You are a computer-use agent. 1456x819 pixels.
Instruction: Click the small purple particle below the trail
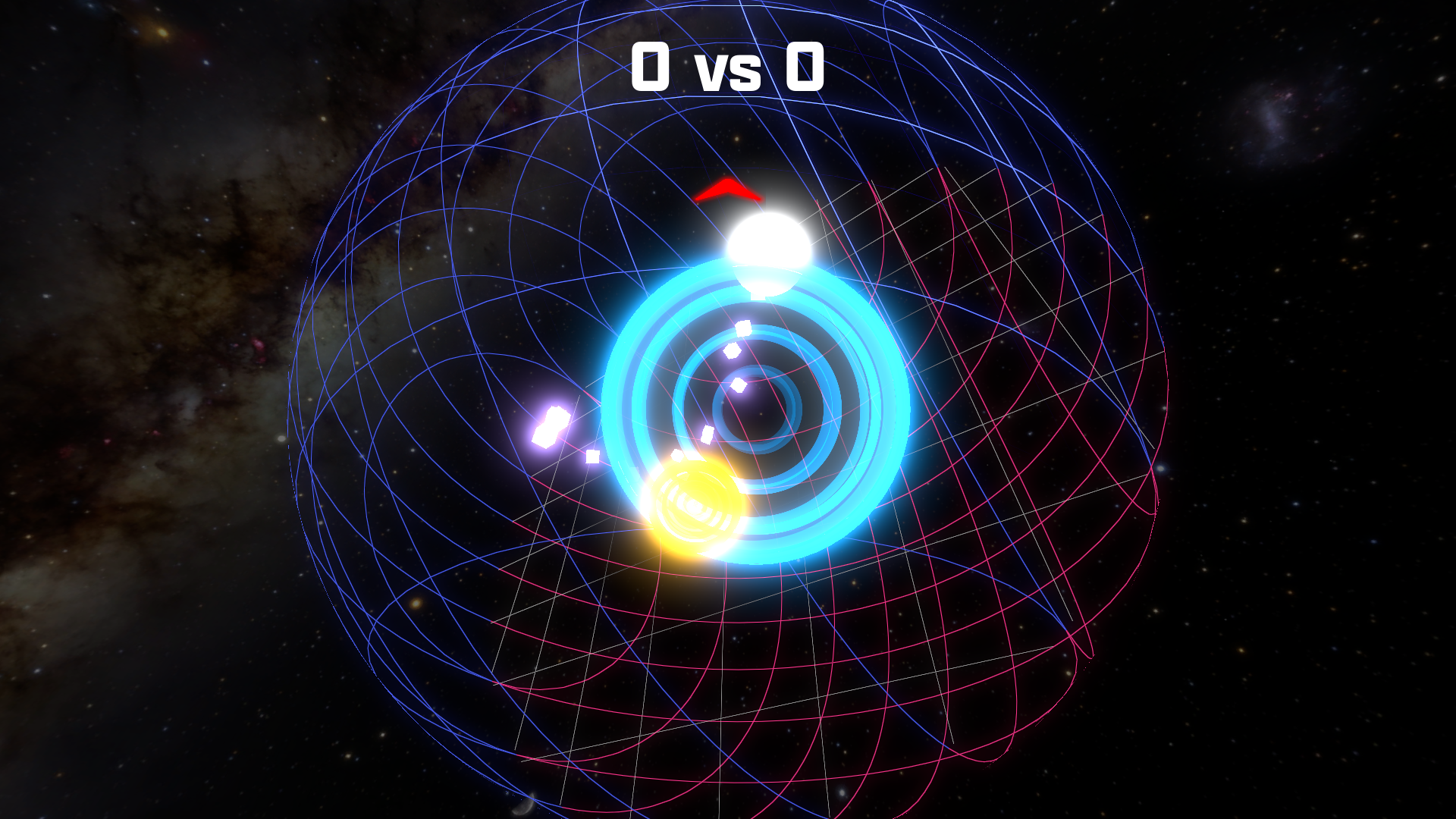591,457
